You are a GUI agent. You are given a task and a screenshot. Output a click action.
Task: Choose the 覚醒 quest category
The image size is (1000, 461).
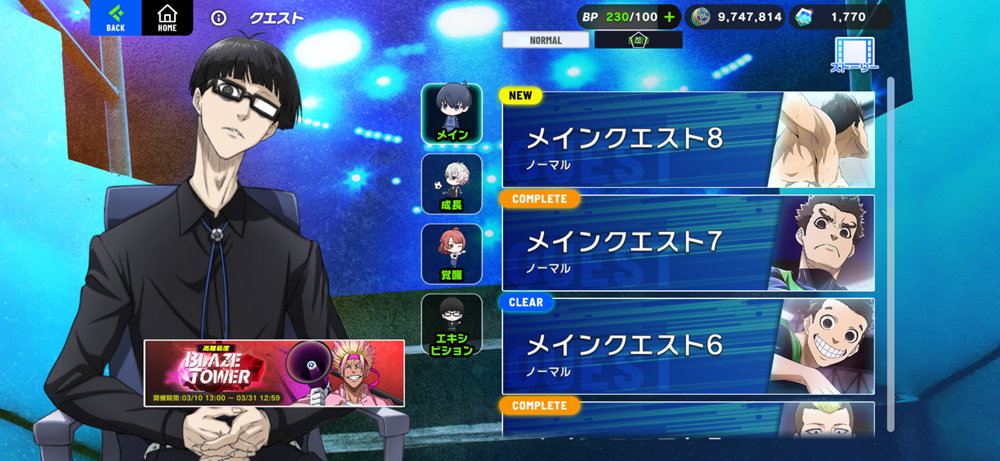(x=452, y=254)
